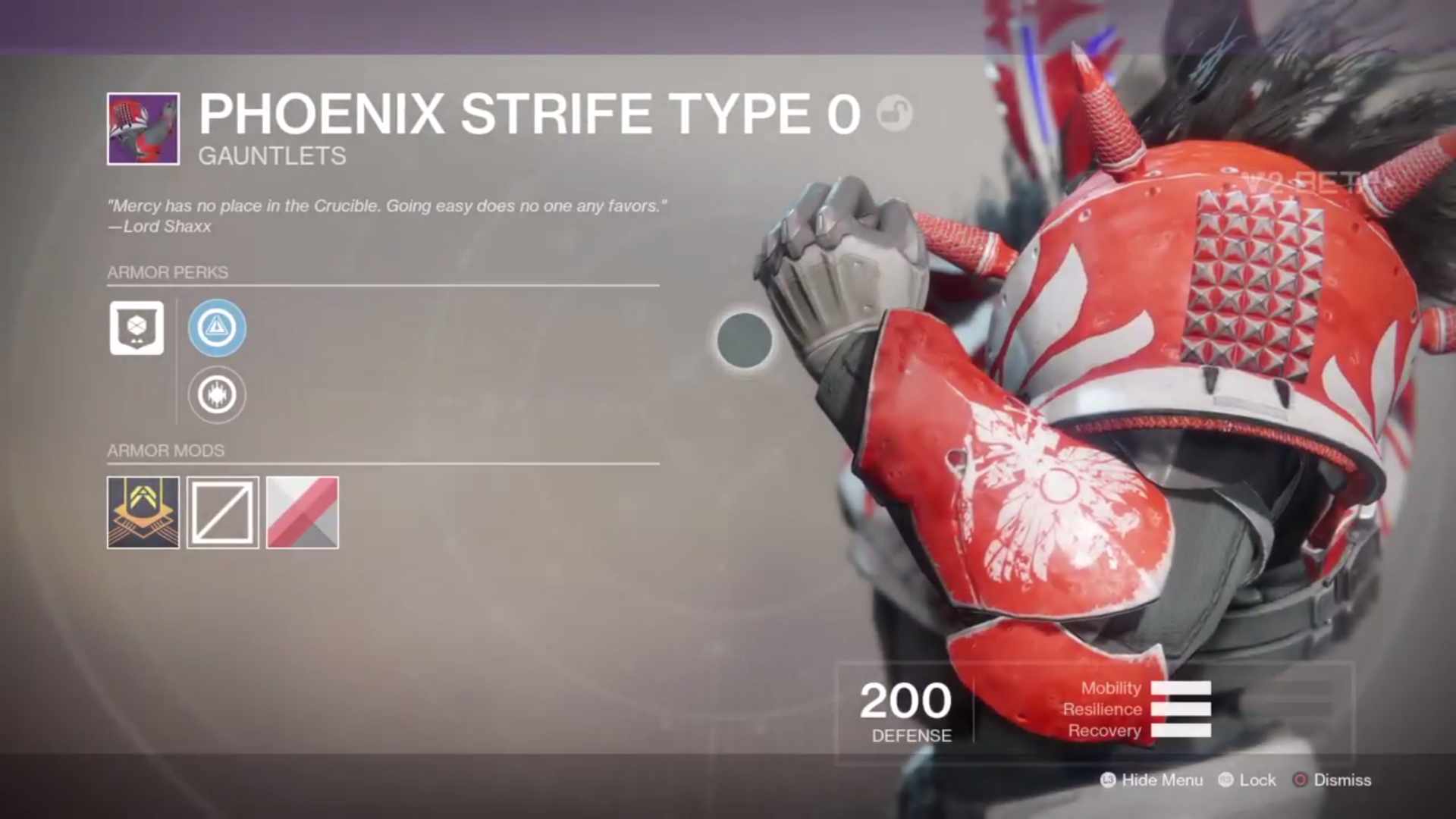Open the red shader mod slot

pos(302,512)
